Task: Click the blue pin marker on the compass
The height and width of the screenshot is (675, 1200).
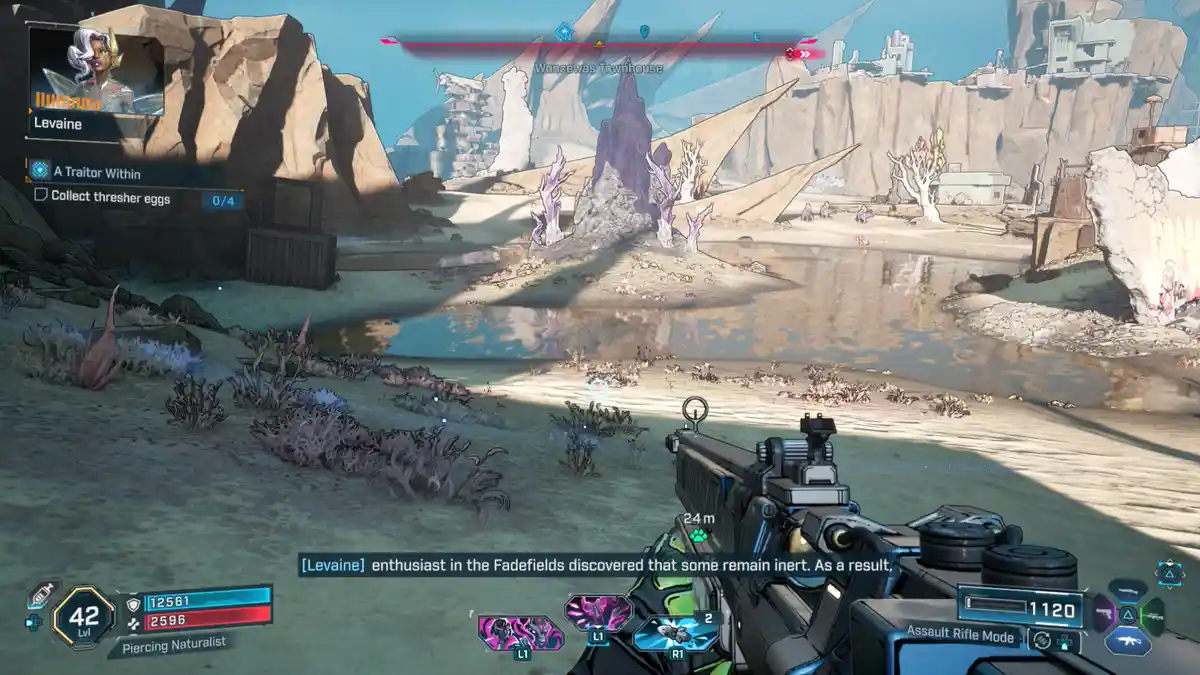Action: pos(645,32)
